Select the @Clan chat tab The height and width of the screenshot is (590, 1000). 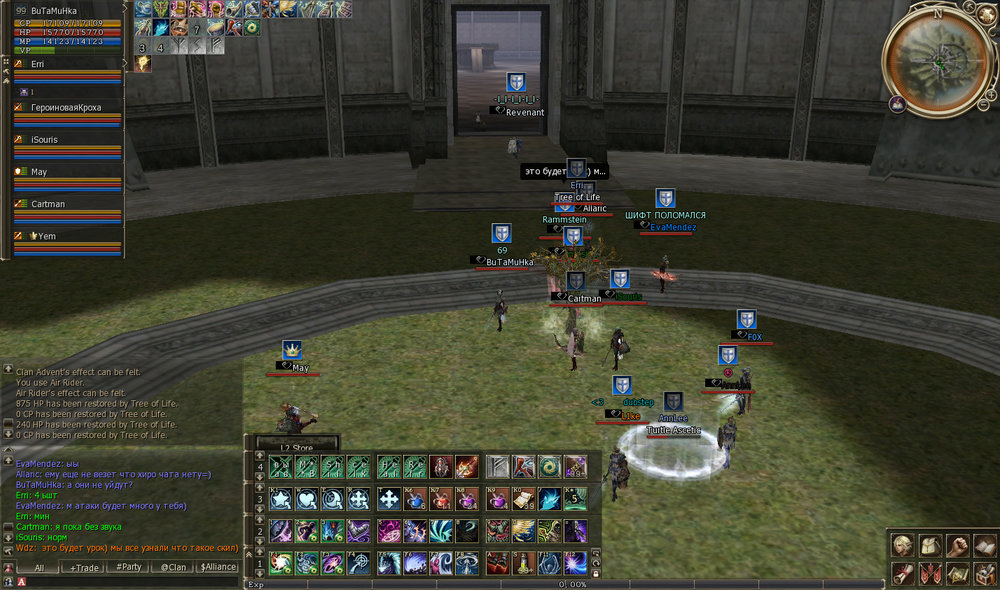(173, 567)
